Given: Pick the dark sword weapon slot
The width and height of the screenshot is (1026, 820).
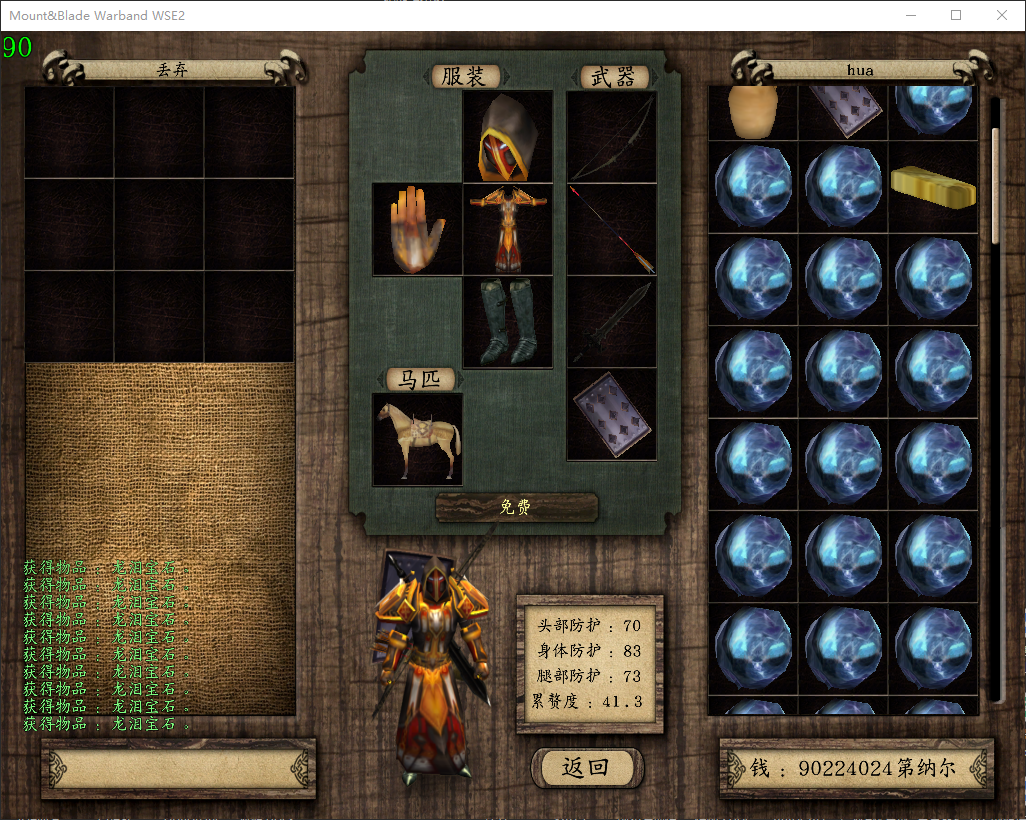Looking at the screenshot, I should pyautogui.click(x=612, y=322).
